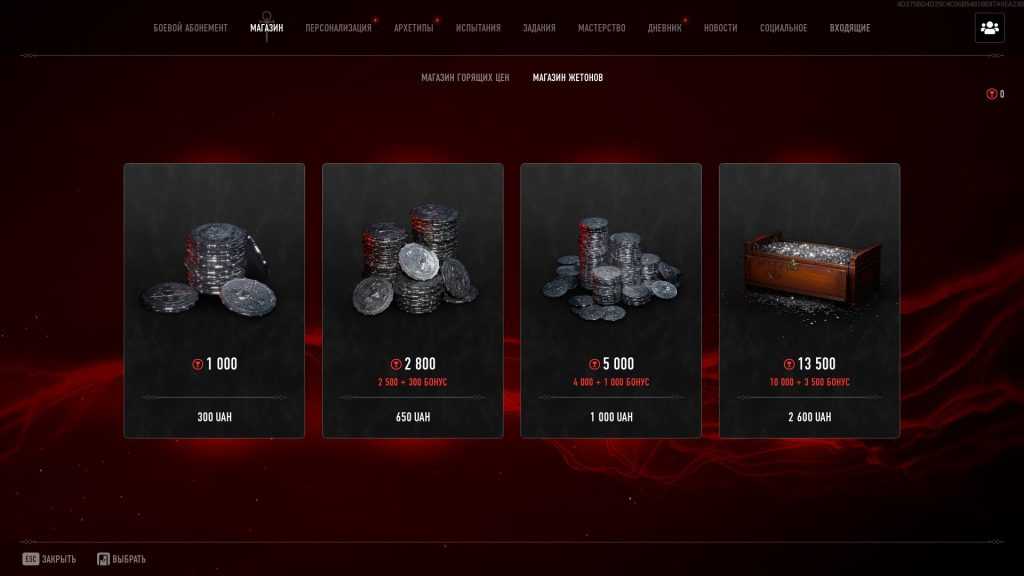Open the Боевой Абонемент tab
Screen dimensions: 1024x576
click(190, 28)
